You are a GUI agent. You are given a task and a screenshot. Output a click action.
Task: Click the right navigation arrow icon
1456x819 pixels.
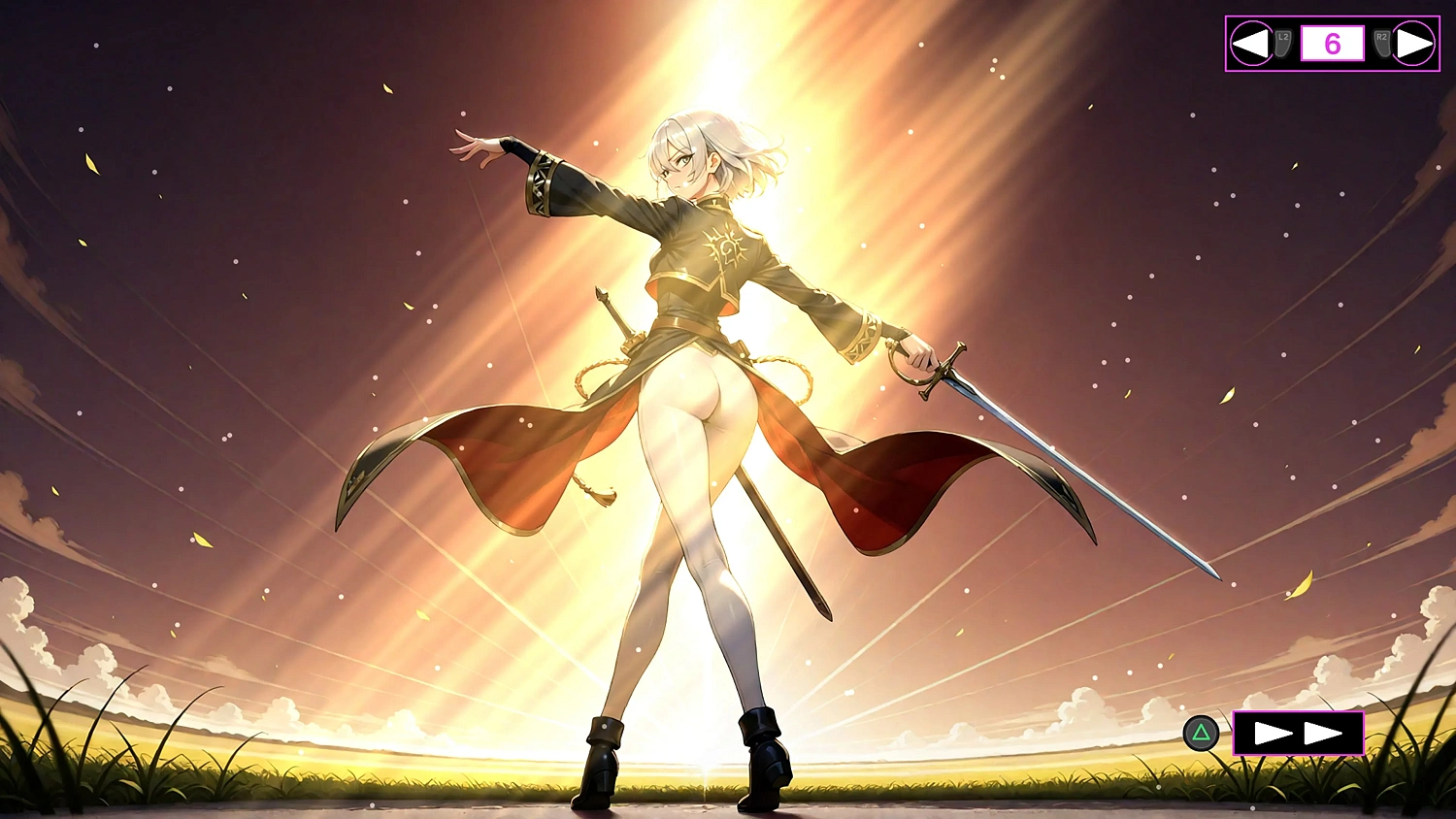[x=1414, y=41]
